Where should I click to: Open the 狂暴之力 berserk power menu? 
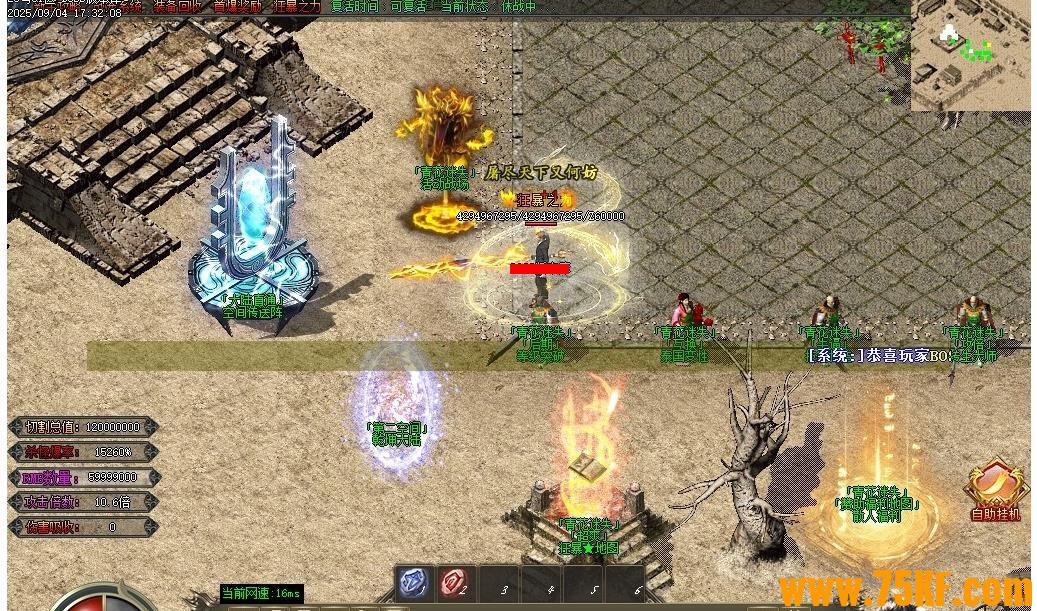tap(297, 6)
